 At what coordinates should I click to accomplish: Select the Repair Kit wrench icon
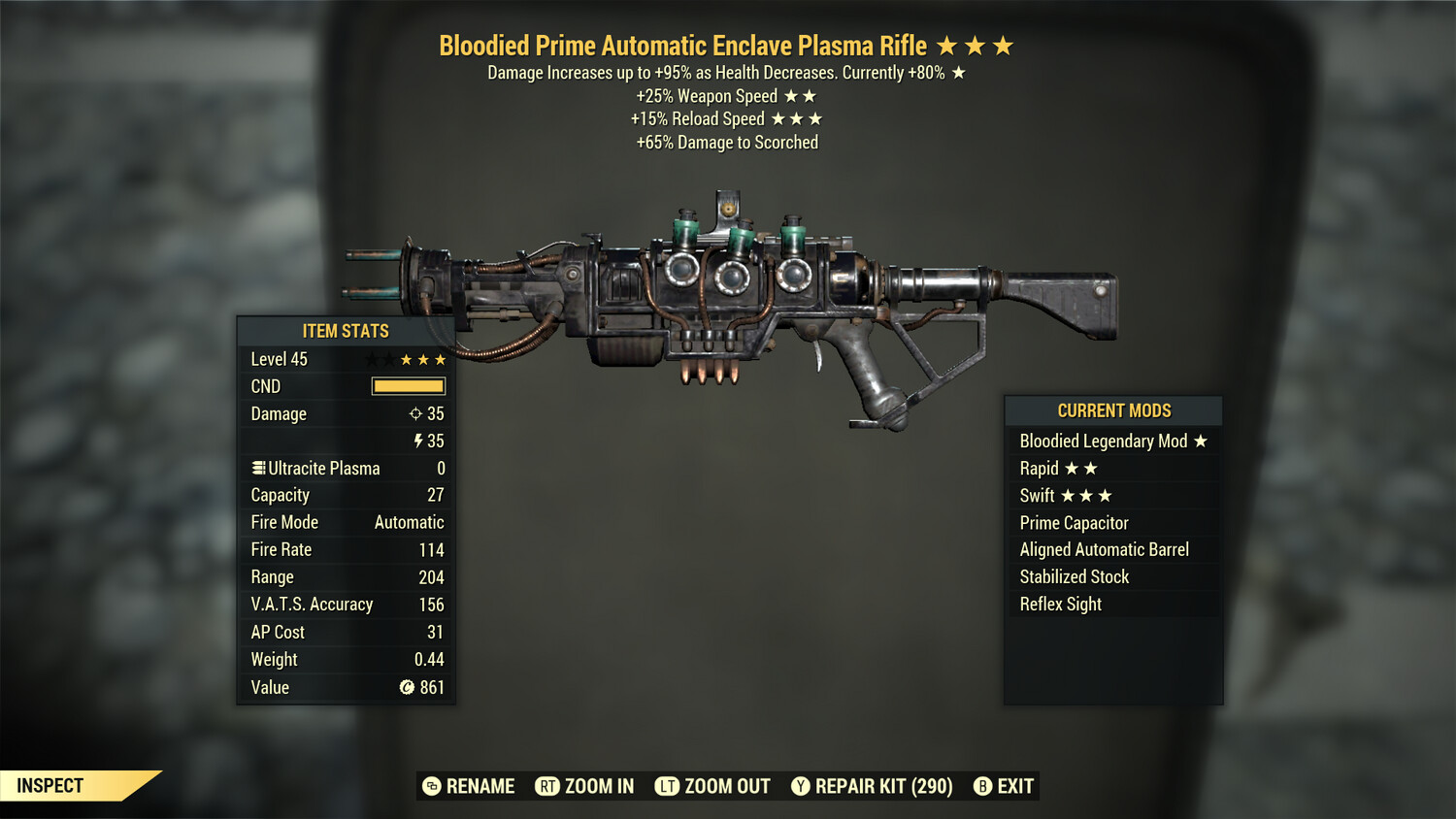[801, 787]
